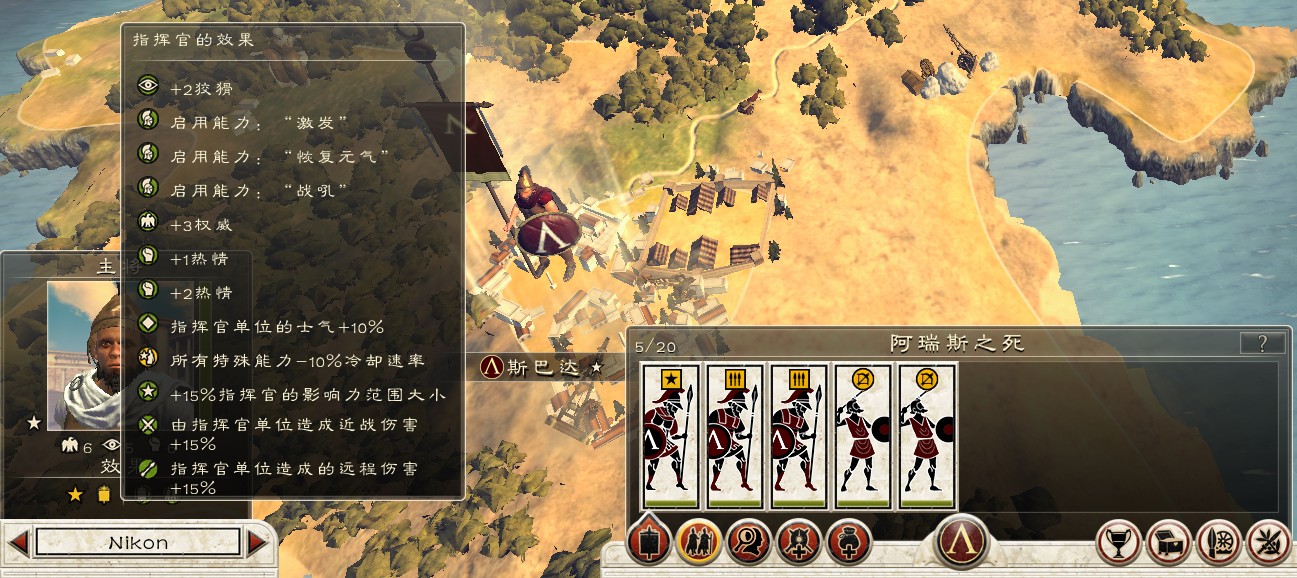Click the 斯巴达 settlement label
1297x578 pixels.
(x=541, y=367)
